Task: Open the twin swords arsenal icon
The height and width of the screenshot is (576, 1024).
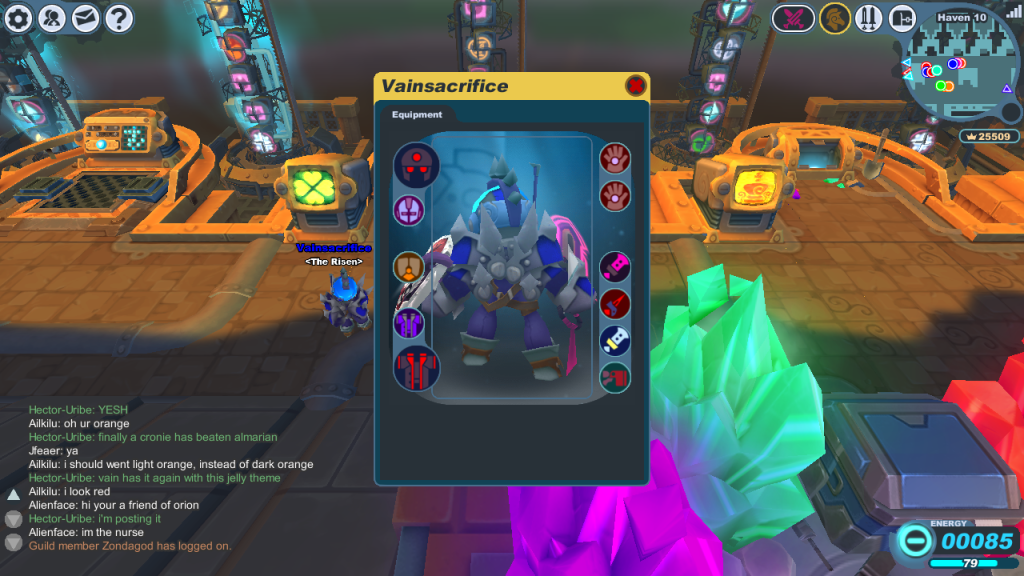Action: point(868,18)
